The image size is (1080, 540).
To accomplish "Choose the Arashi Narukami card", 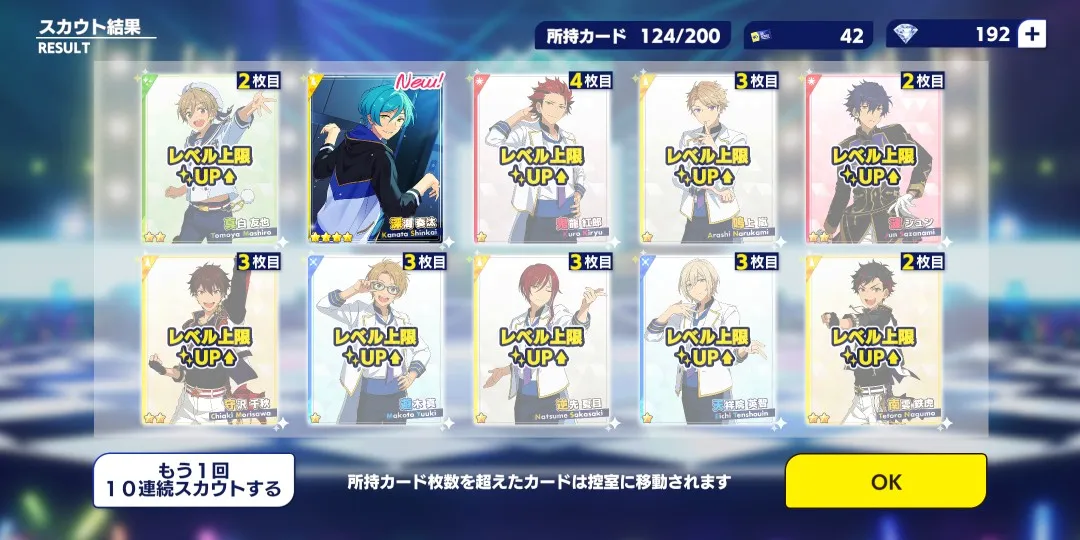I will click(707, 158).
